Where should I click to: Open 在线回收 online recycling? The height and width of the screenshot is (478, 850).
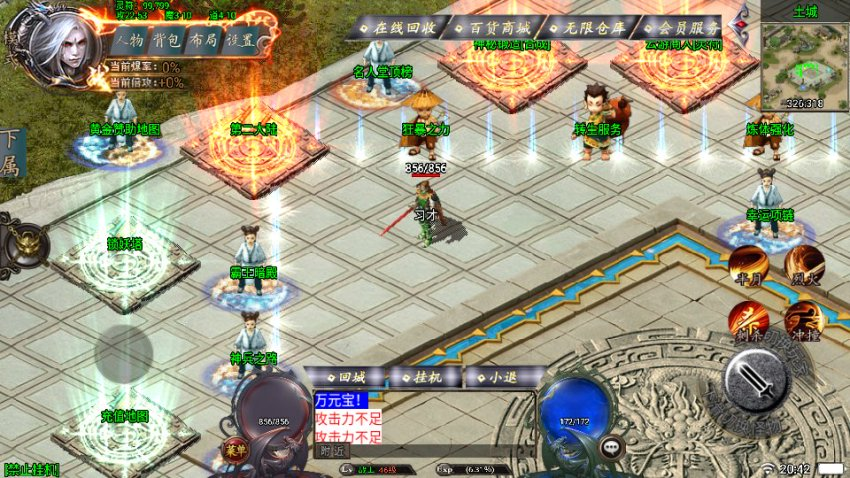pos(397,28)
